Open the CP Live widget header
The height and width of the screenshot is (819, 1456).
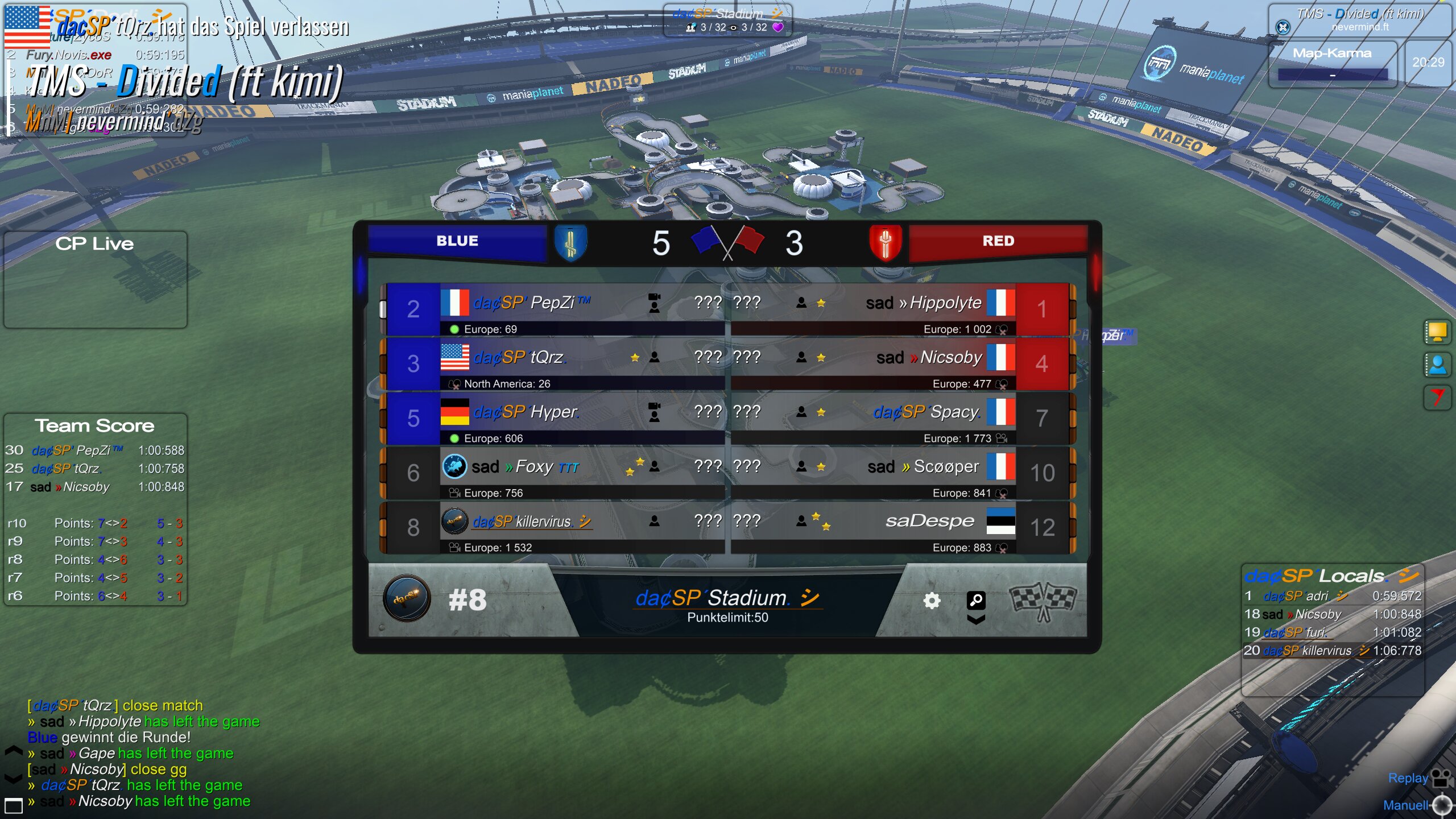coord(94,244)
